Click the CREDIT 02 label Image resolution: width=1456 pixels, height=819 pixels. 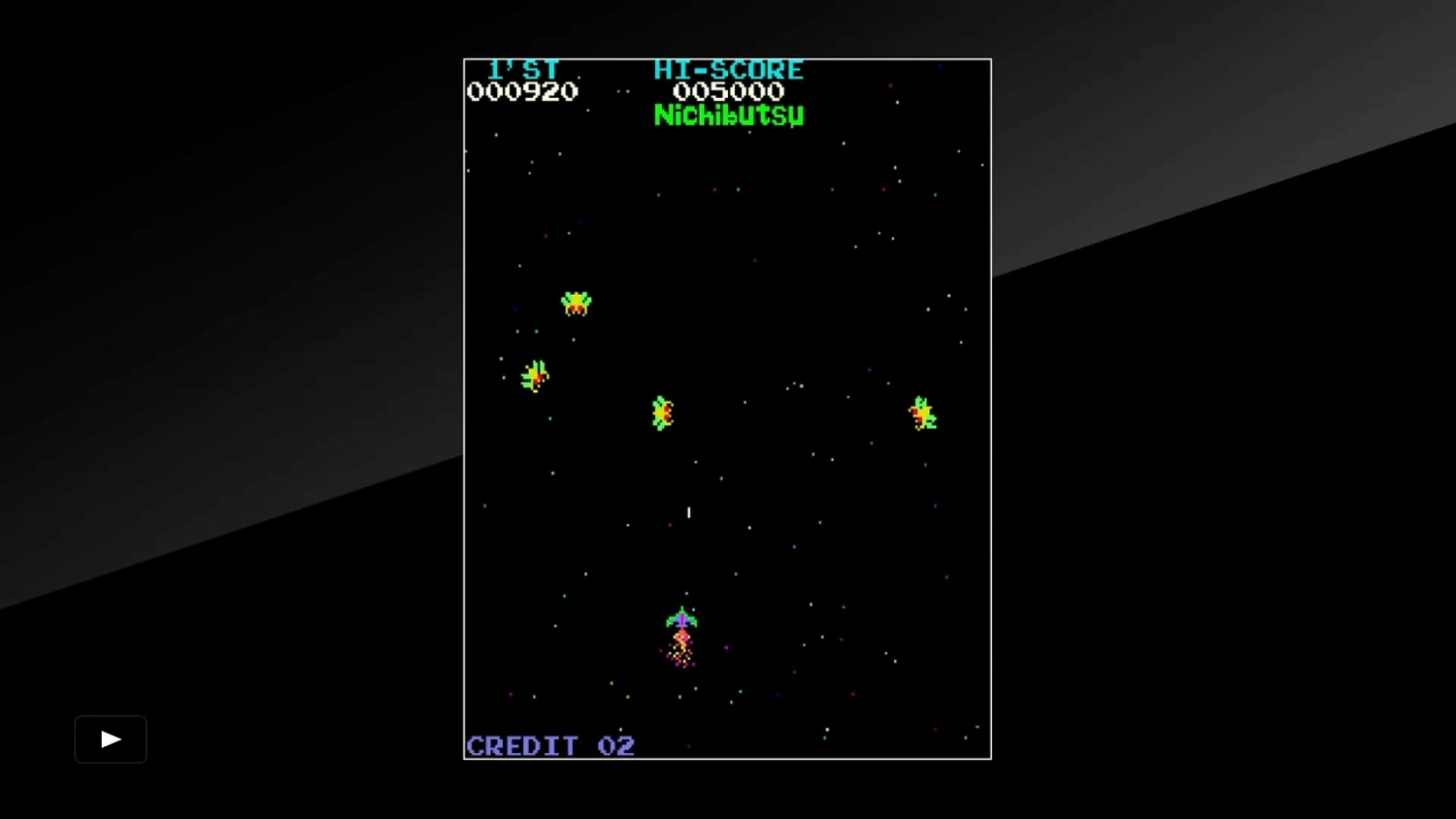click(550, 745)
